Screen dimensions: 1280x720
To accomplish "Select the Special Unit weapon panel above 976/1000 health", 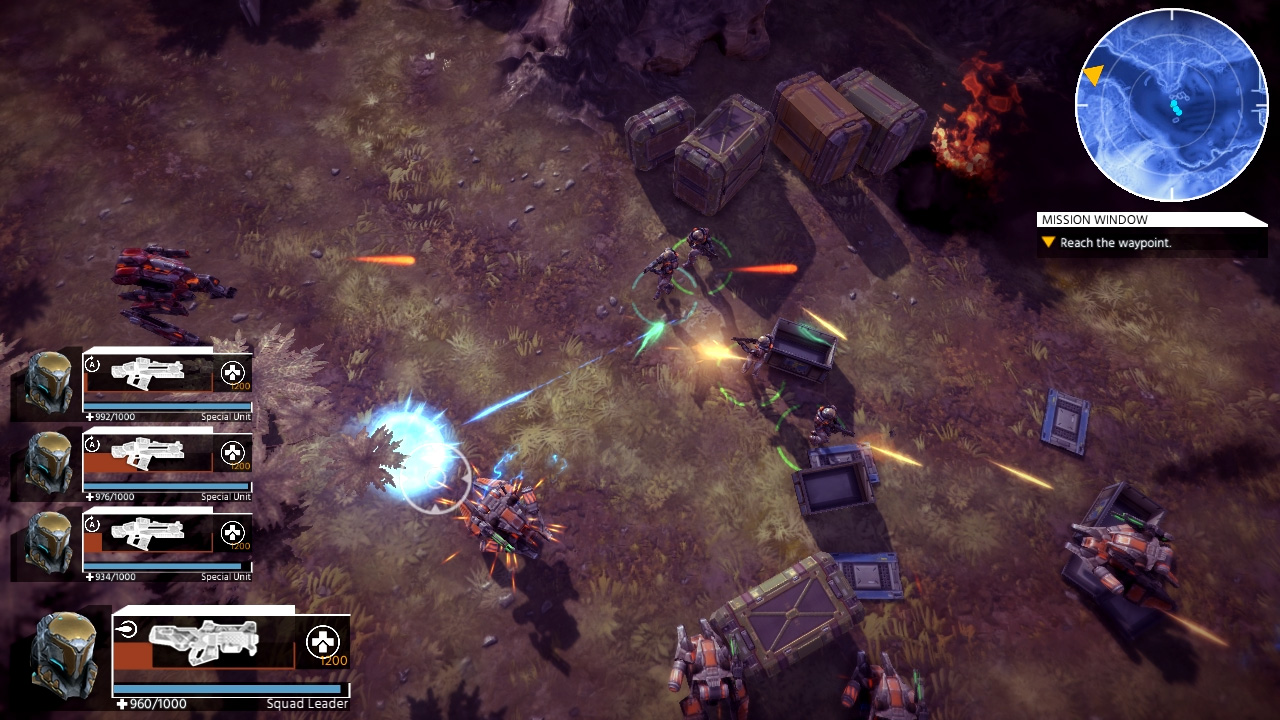I will tap(148, 454).
